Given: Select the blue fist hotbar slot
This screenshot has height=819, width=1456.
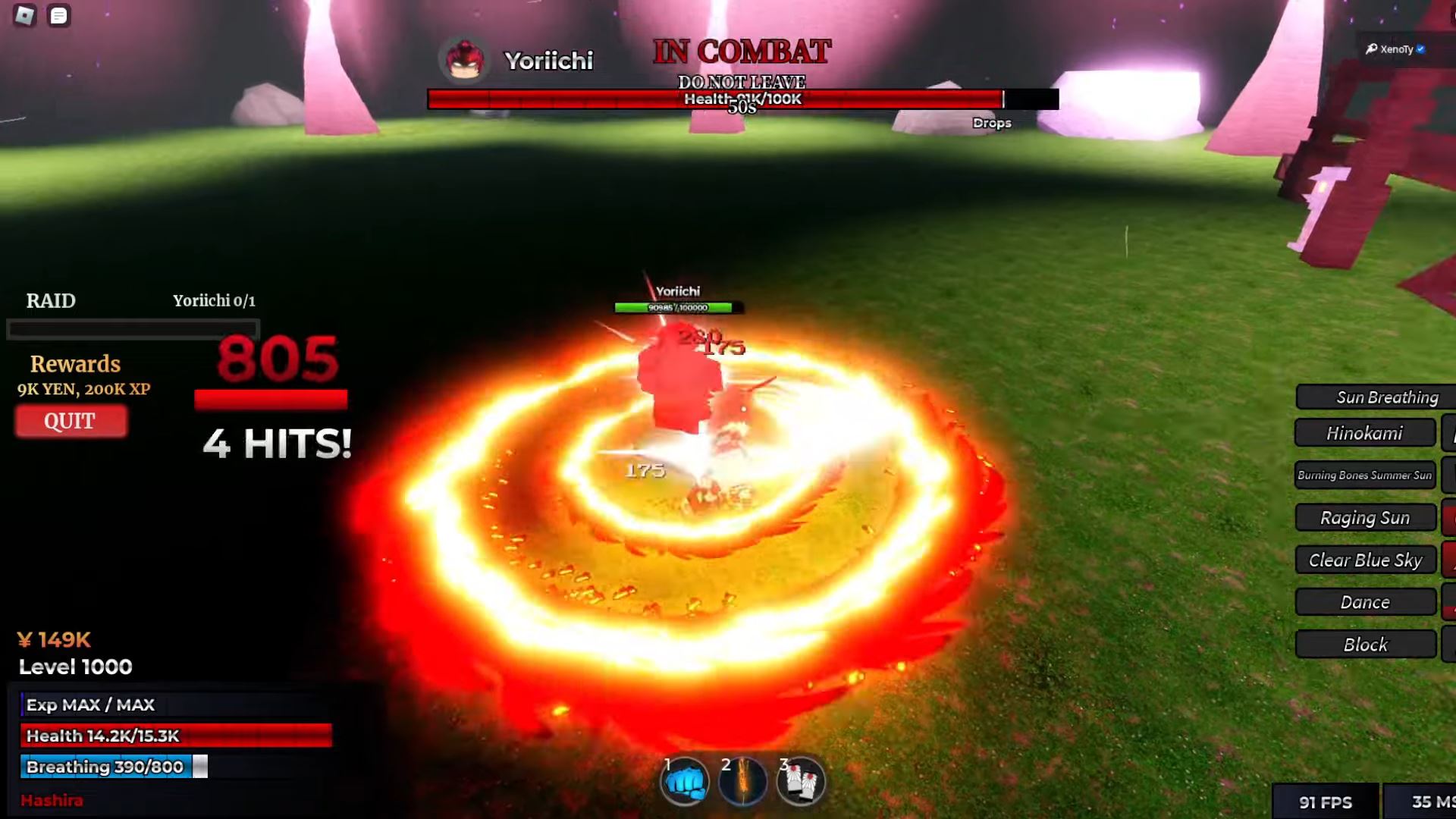Looking at the screenshot, I should (x=686, y=781).
